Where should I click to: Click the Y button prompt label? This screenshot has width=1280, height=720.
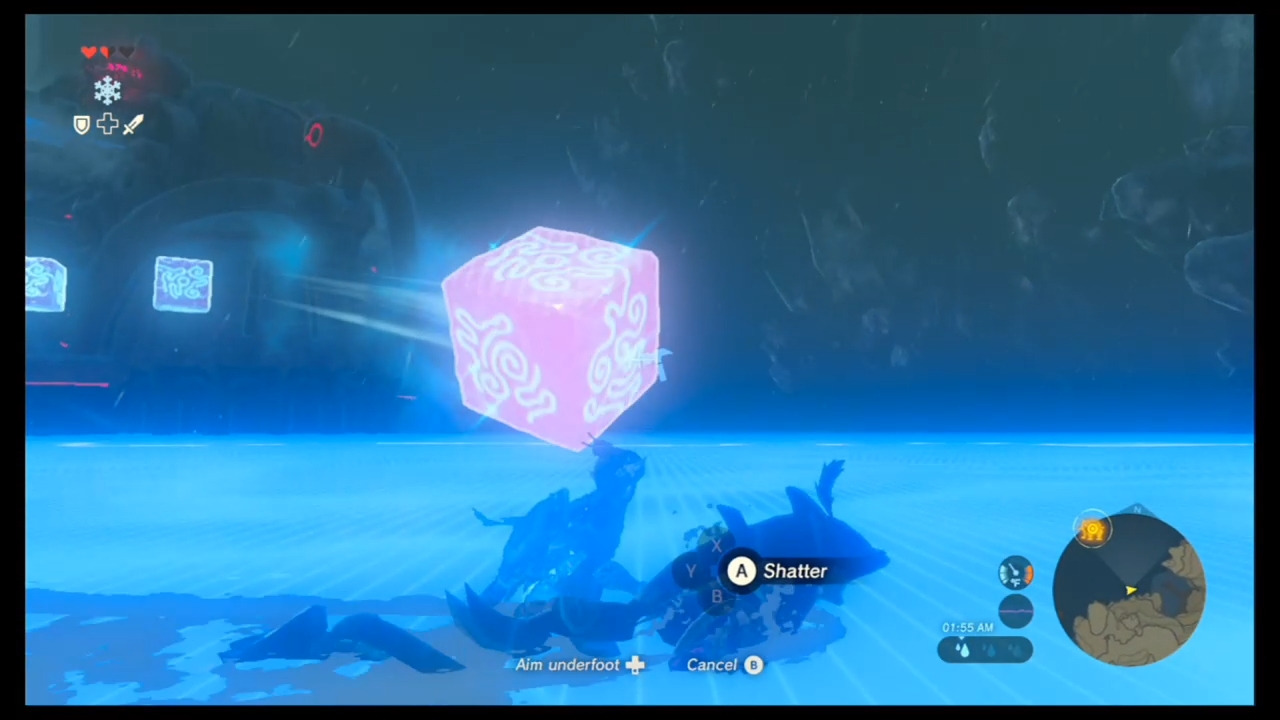point(690,570)
